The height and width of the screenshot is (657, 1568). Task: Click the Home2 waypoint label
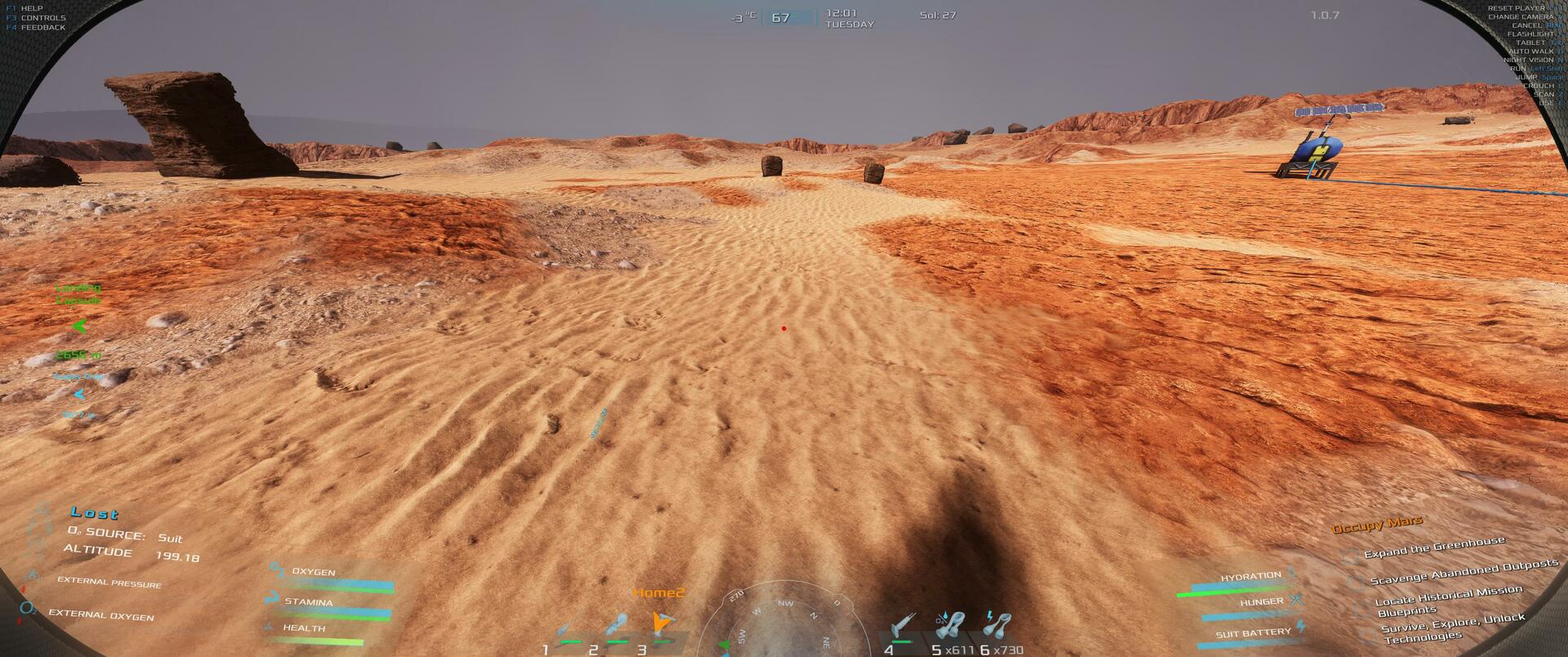coord(658,593)
